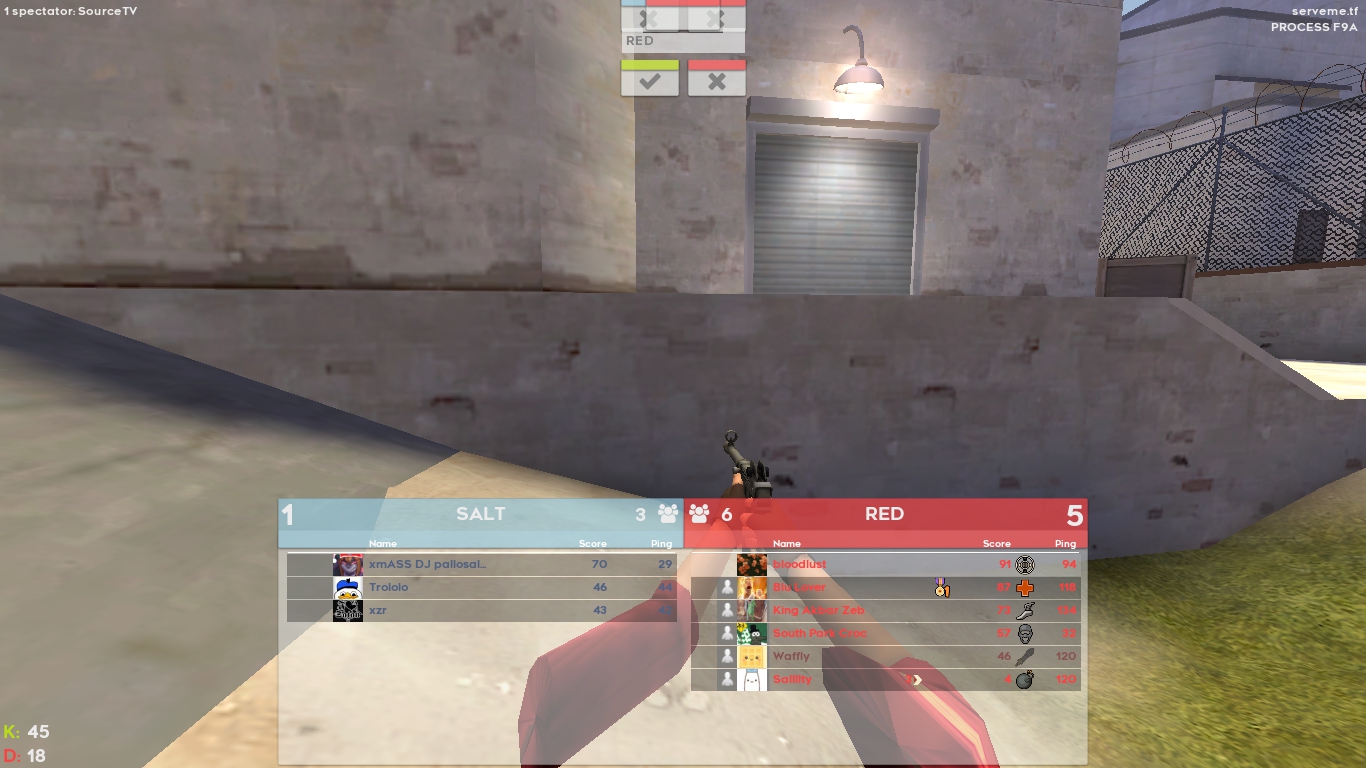The image size is (1366, 768).
Task: Select the xzr player row
Action: tap(480, 610)
